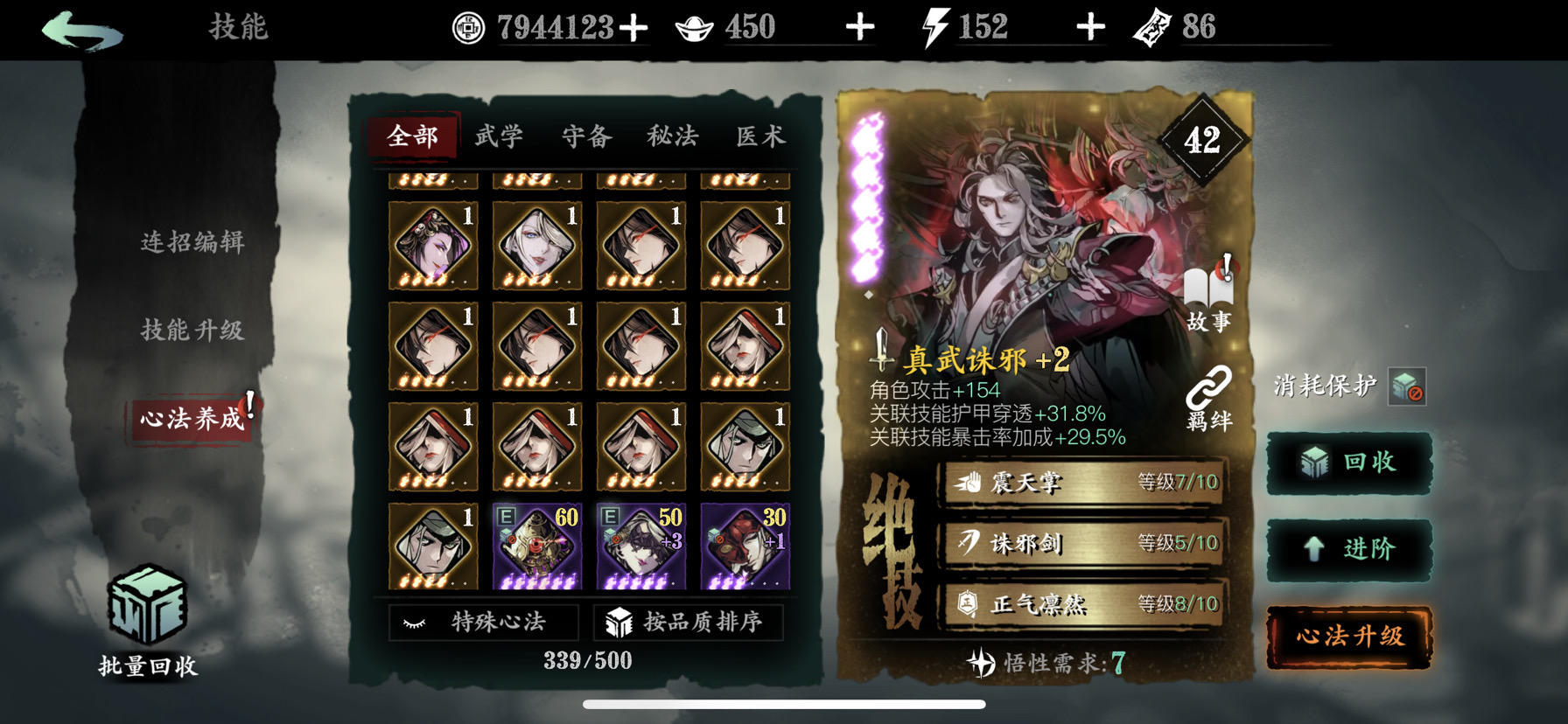Click the 正气凛然 shield skill icon

click(969, 604)
